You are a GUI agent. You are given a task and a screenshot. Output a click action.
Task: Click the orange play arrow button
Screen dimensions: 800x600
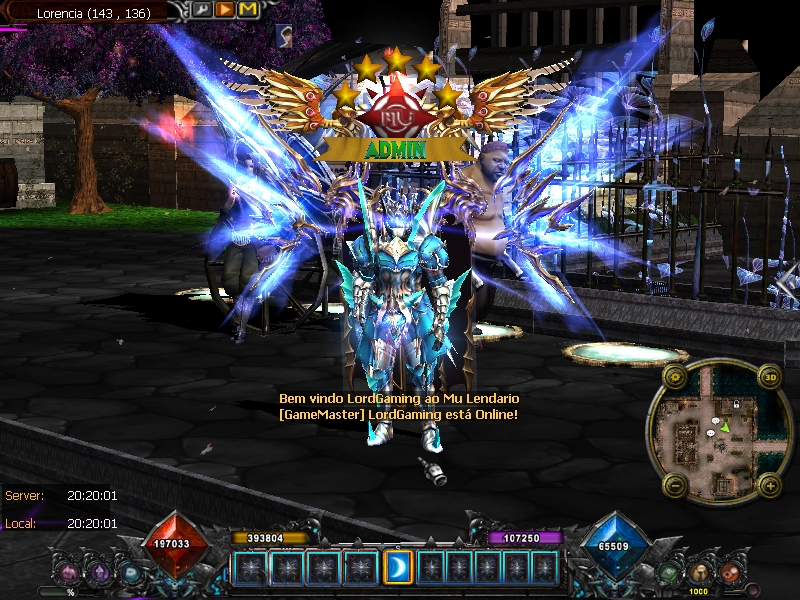point(225,10)
